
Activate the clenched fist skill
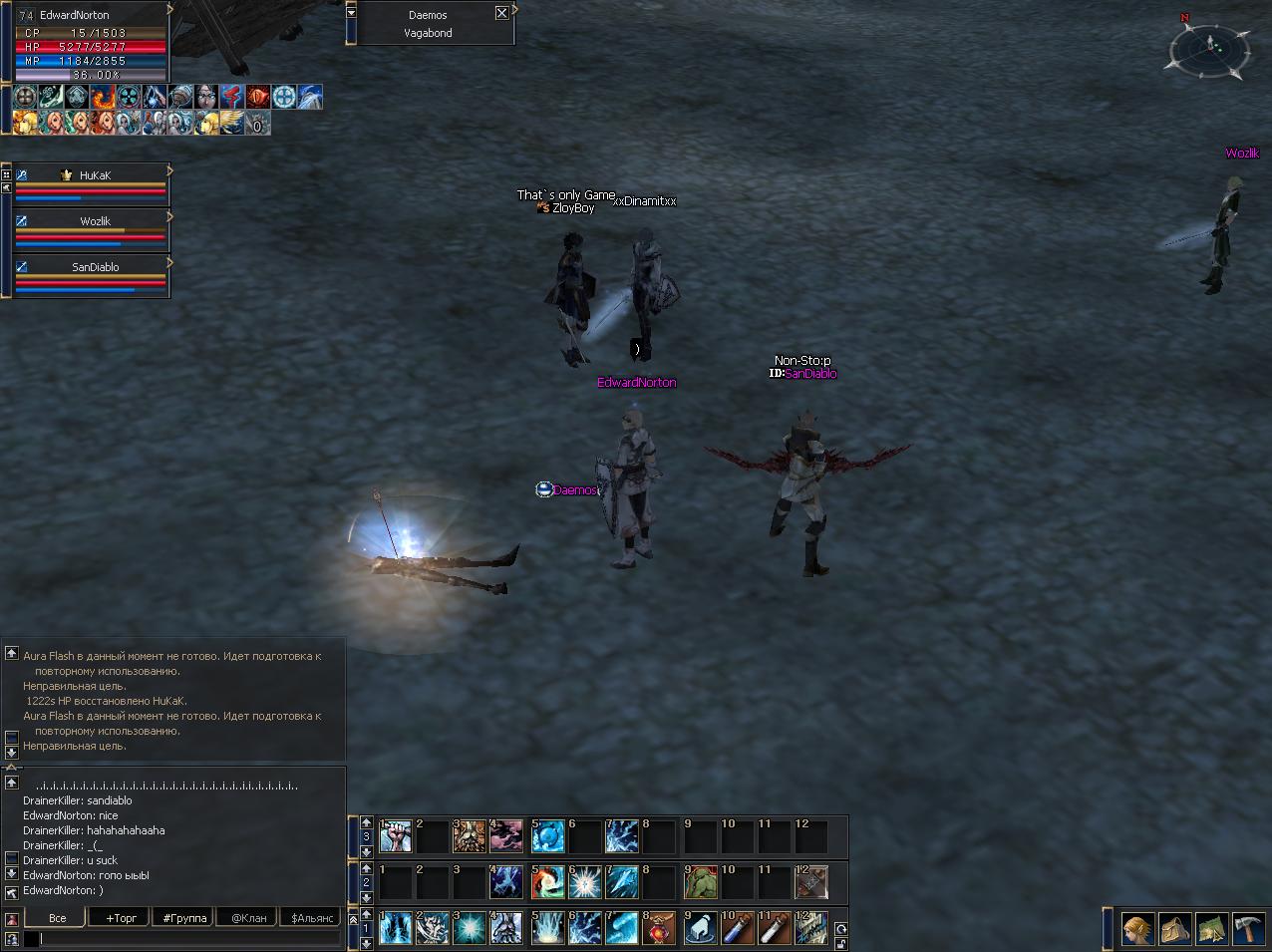point(396,837)
